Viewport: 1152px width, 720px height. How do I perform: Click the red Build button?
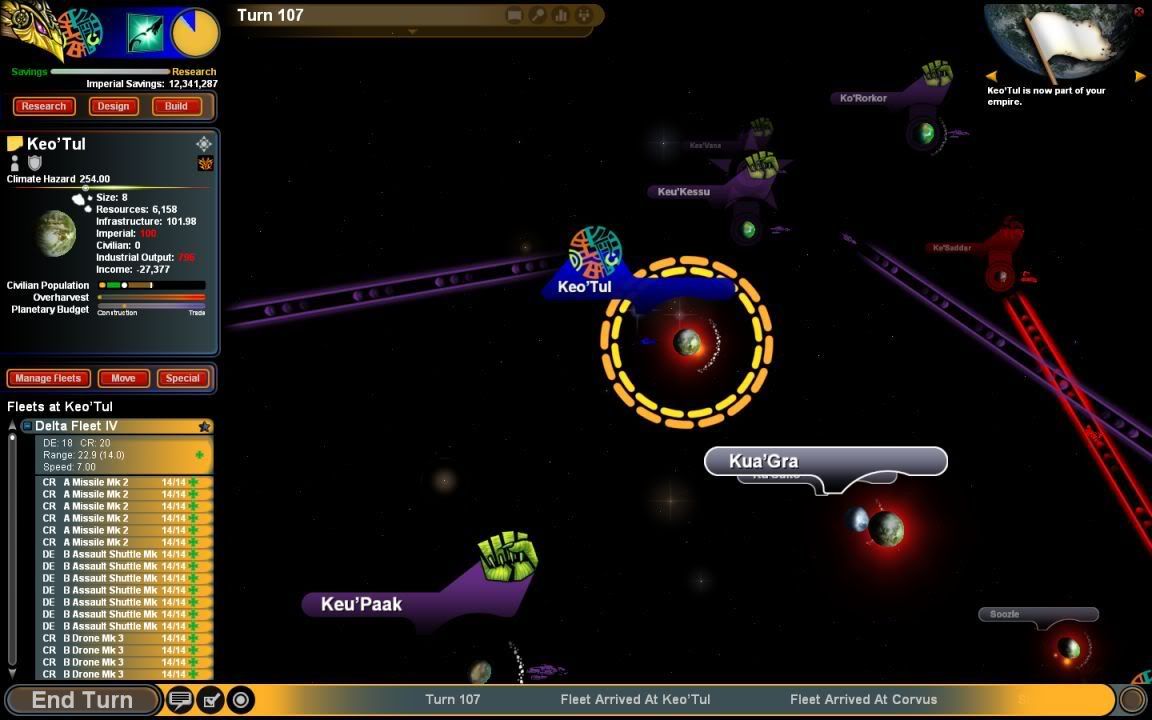(176, 106)
